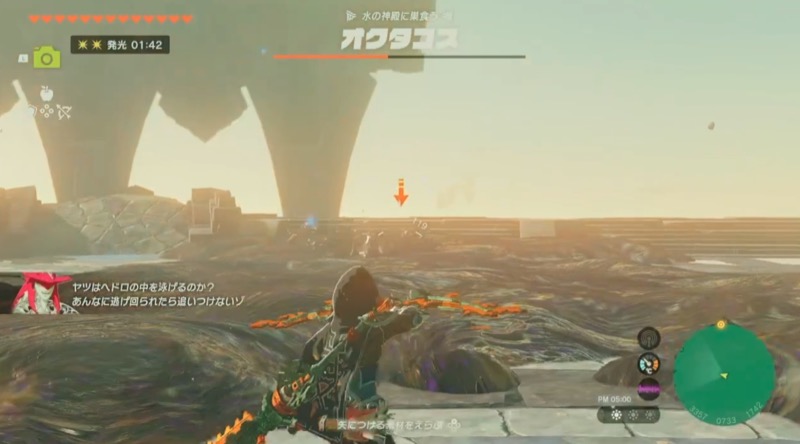Select the apple food shortcut icon
The image size is (800, 444).
(46, 92)
